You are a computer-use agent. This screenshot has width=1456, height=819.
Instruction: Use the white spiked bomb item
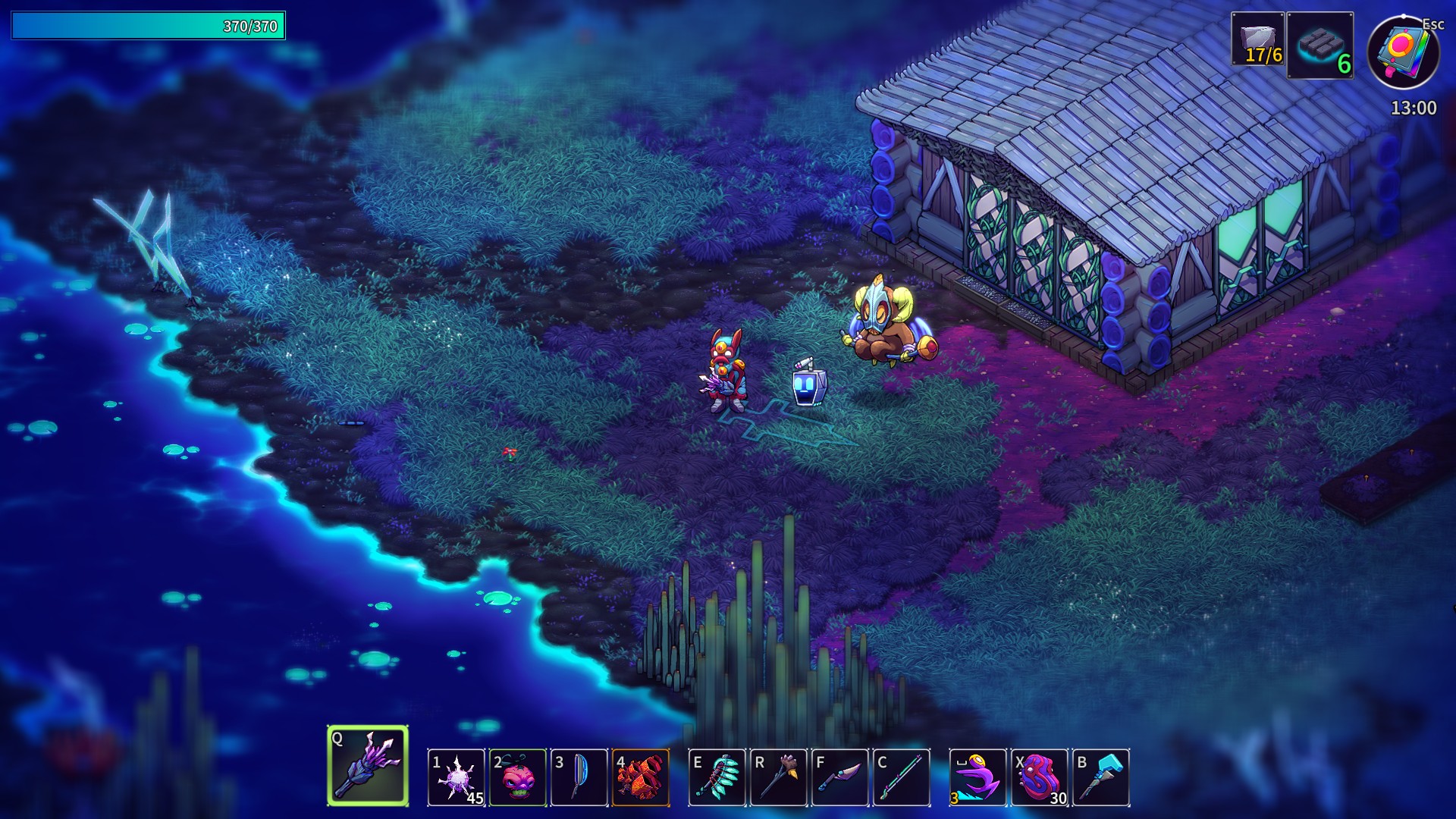[x=457, y=777]
